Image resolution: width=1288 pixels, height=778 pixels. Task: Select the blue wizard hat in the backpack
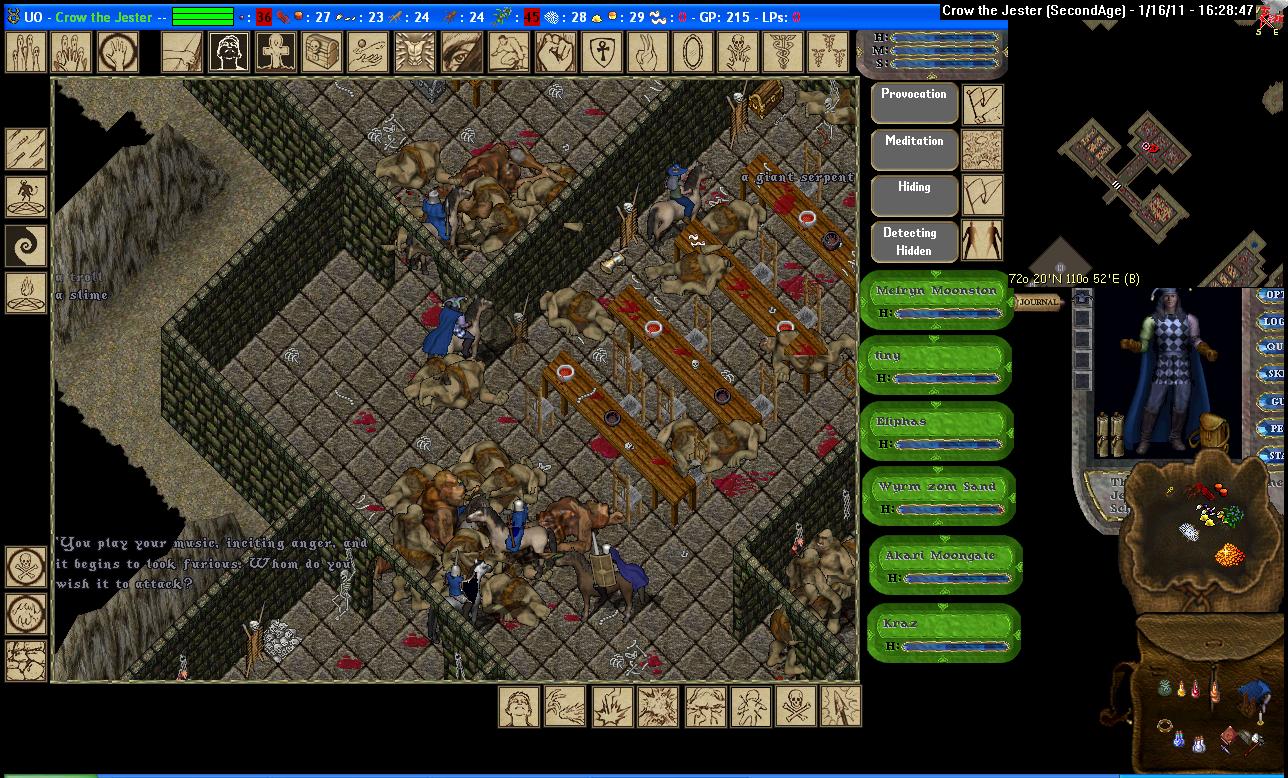1254,691
